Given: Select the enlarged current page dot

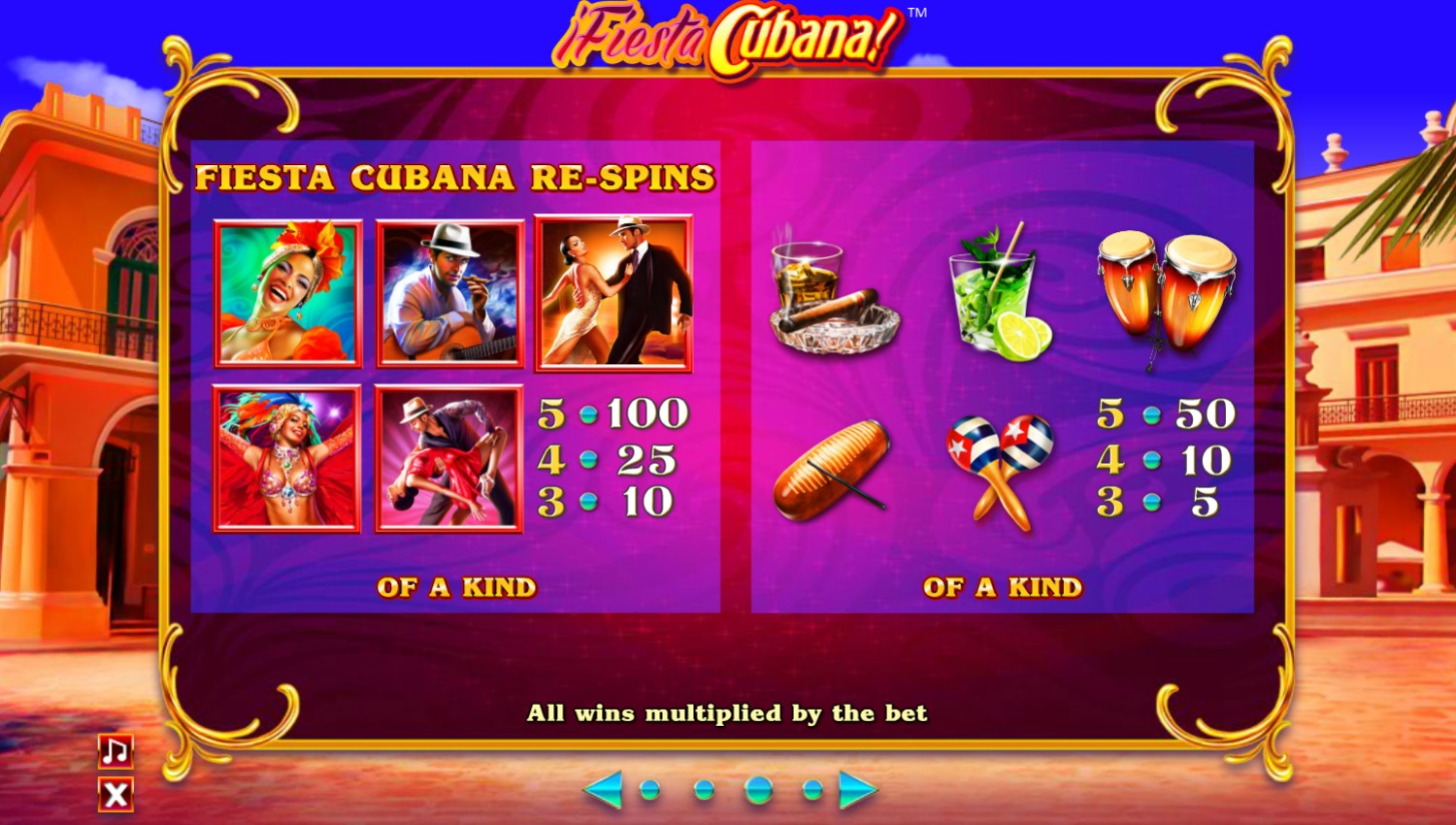Looking at the screenshot, I should pyautogui.click(x=758, y=790).
